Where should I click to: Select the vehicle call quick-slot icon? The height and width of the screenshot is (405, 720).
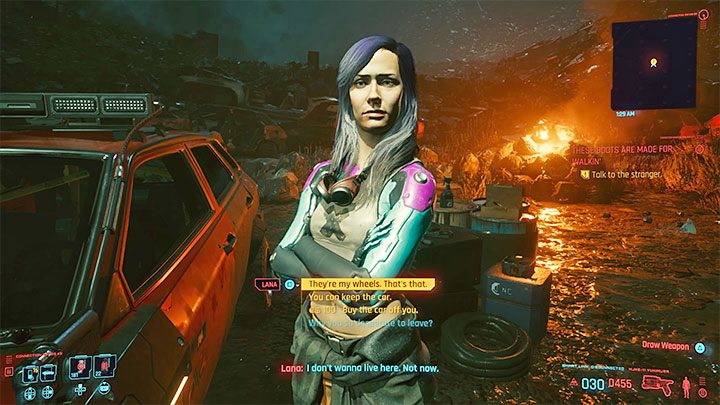pyautogui.click(x=45, y=372)
